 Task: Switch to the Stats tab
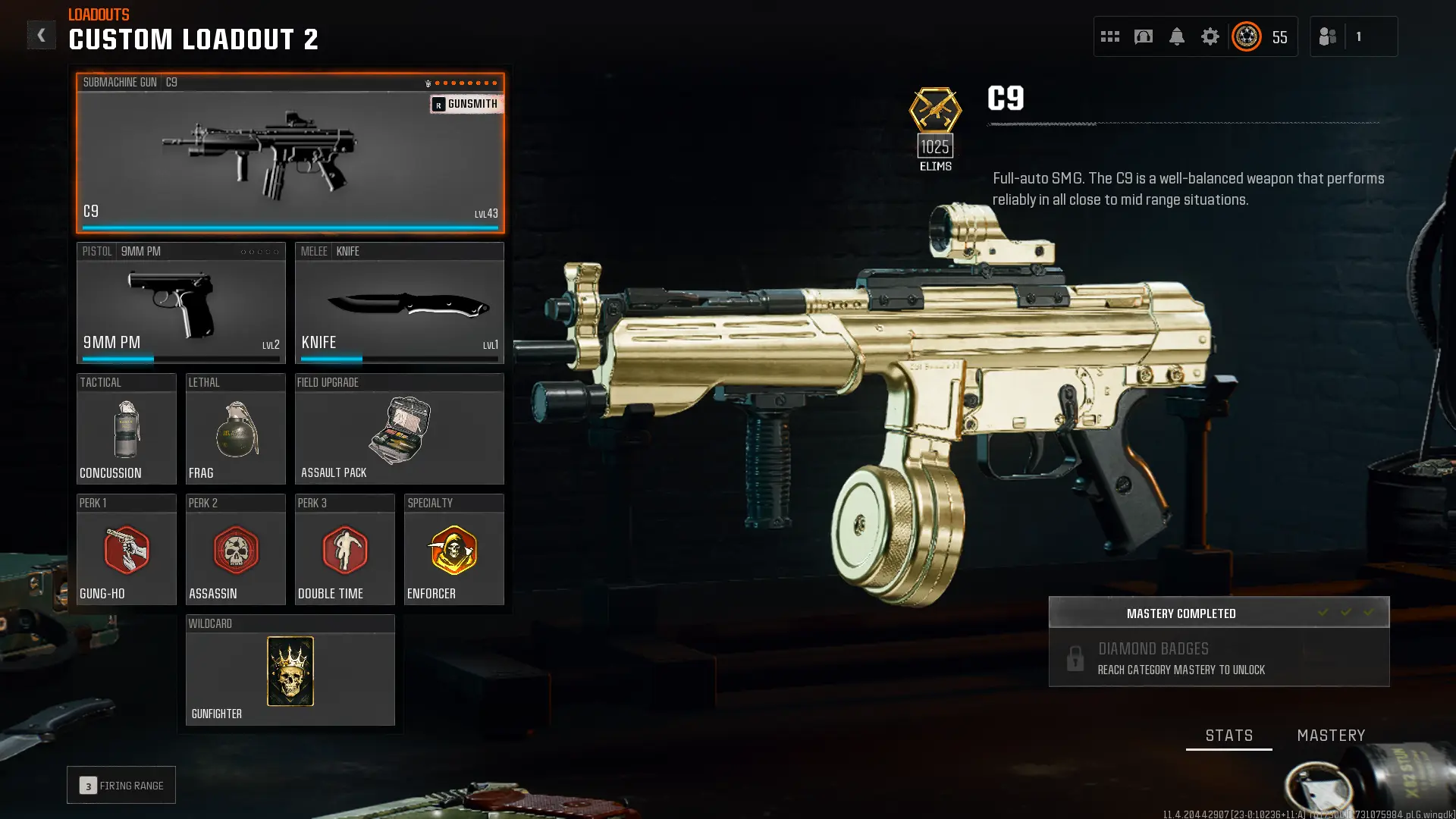(x=1228, y=736)
